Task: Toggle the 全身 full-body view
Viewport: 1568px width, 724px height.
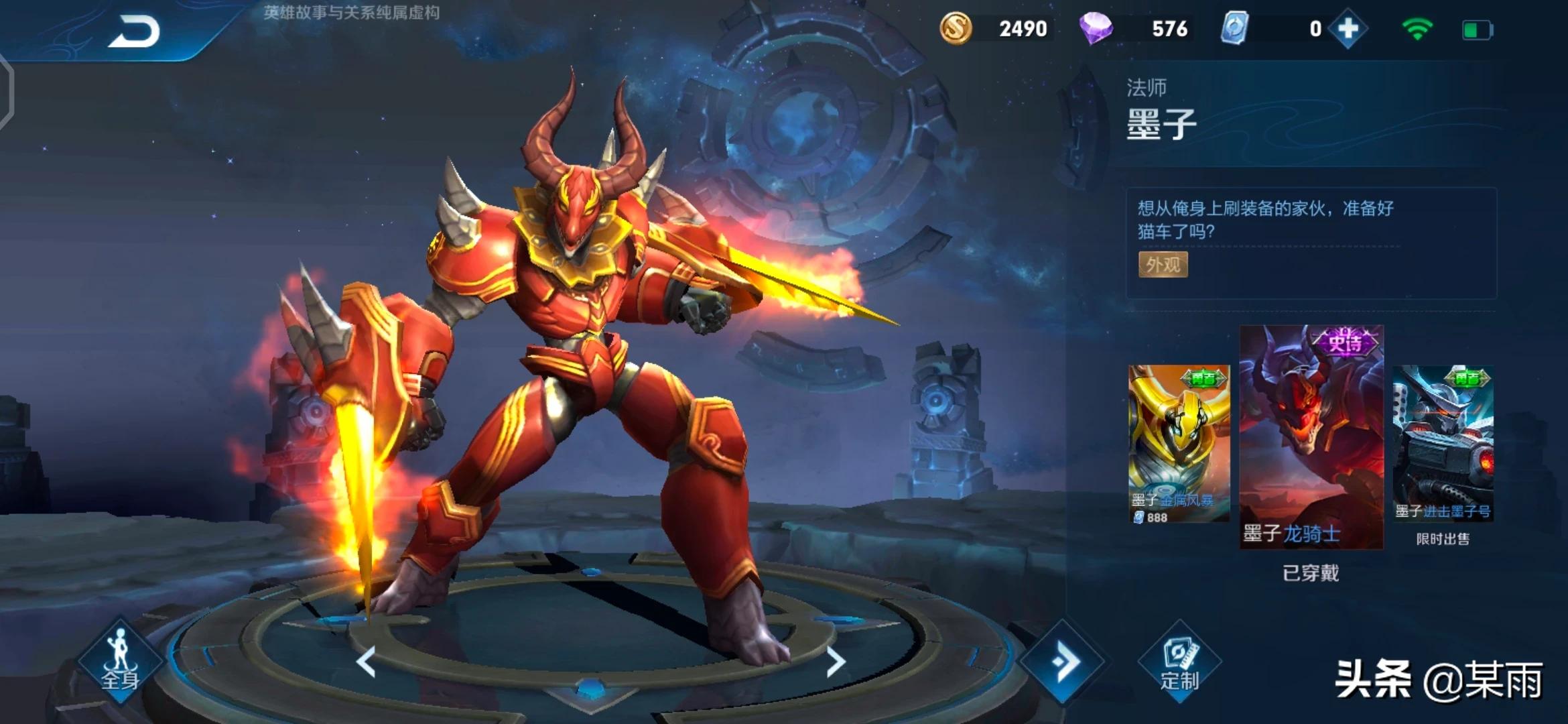Action: coord(120,662)
